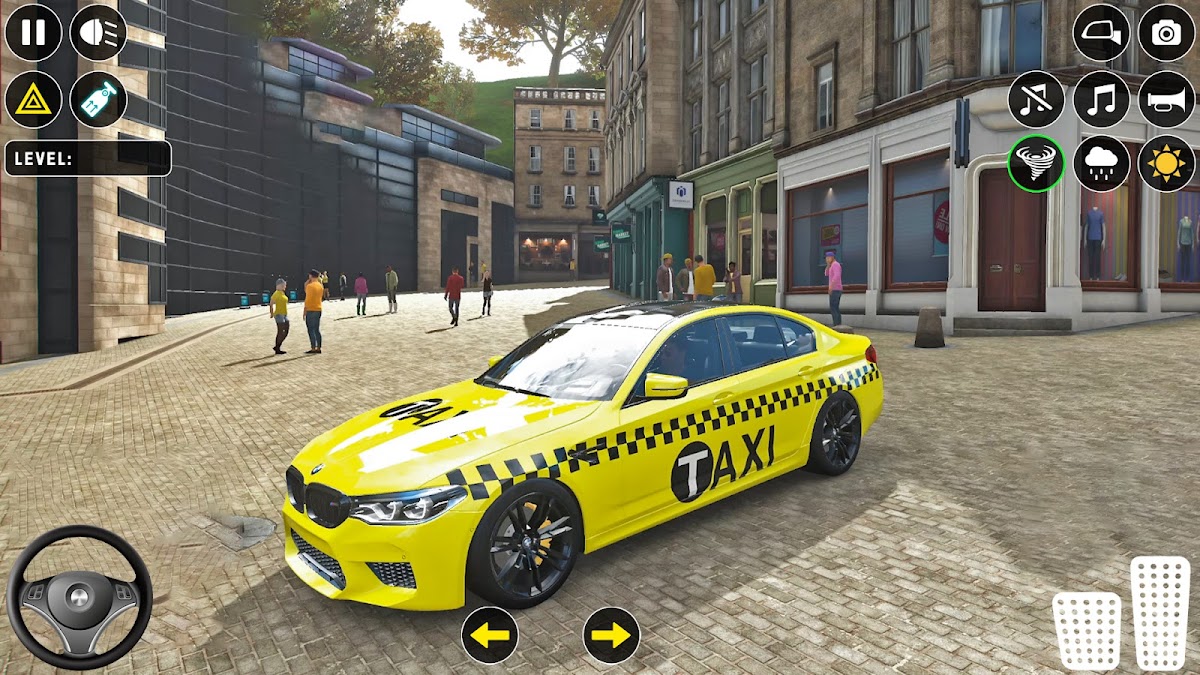Steer right with the right arrow
The height and width of the screenshot is (675, 1200).
[x=611, y=635]
